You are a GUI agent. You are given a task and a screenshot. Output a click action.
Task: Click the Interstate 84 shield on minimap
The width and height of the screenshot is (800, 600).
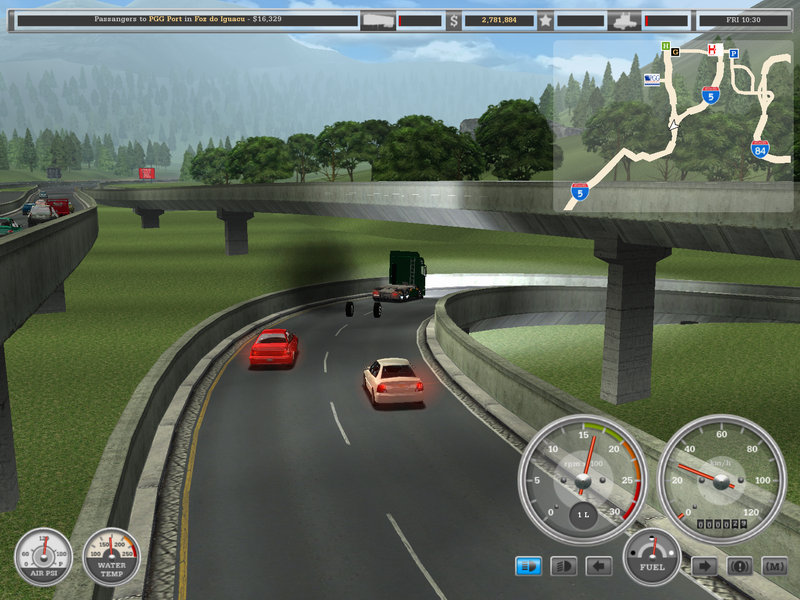tap(761, 150)
